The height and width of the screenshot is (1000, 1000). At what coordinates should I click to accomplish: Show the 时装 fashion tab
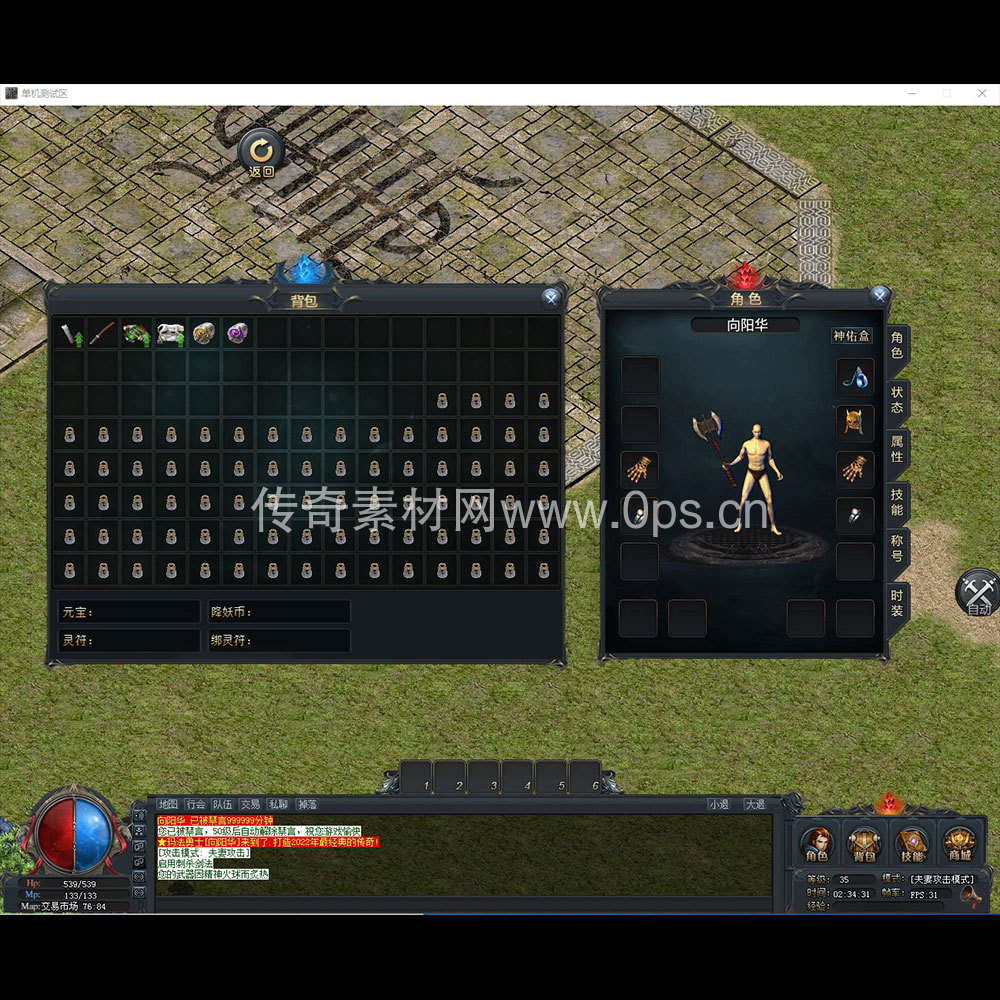coord(897,603)
